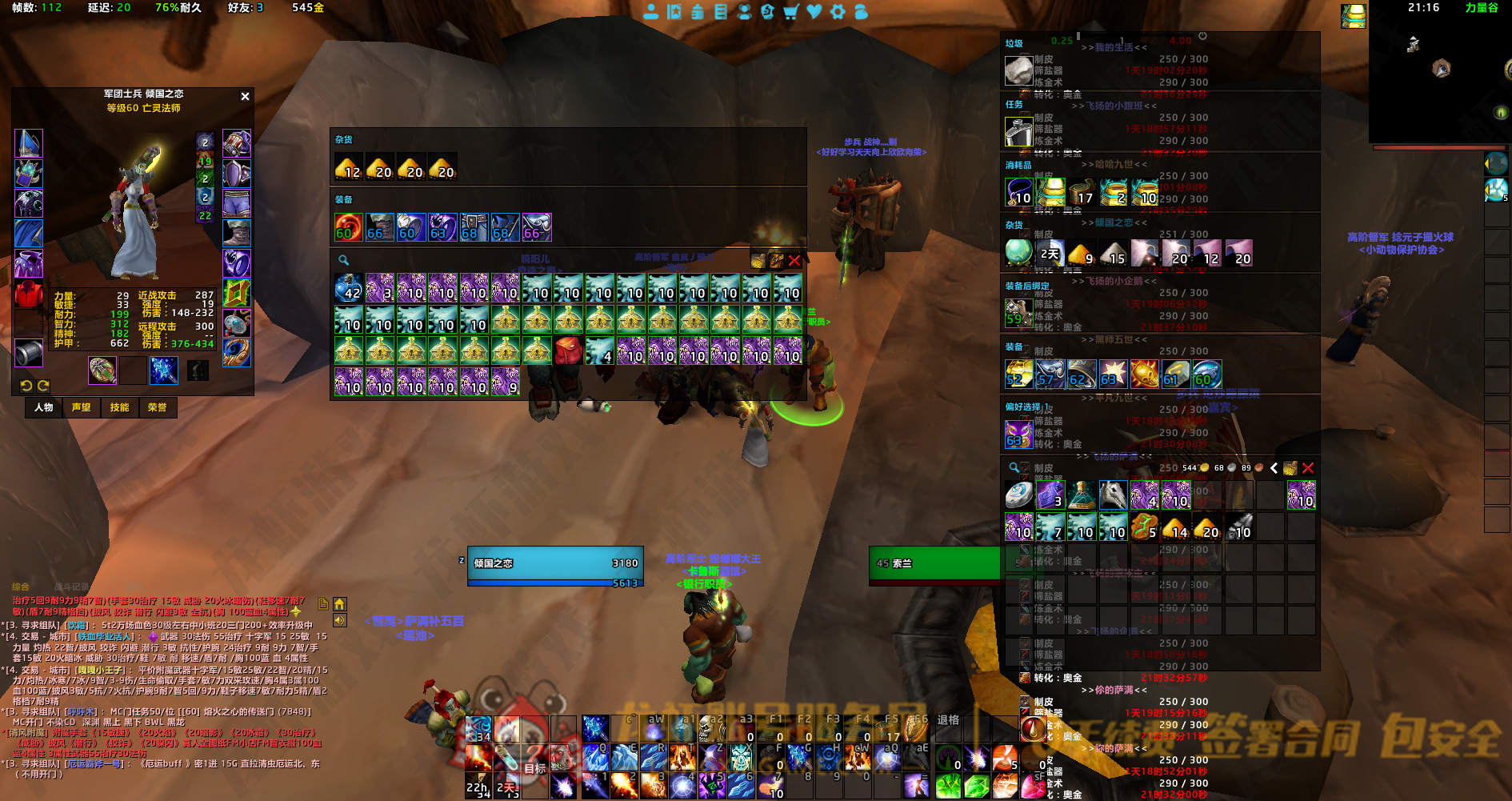Screen dimensions: 1512x801
Task: Select the 荣誉 honor tab
Action: pyautogui.click(x=158, y=407)
